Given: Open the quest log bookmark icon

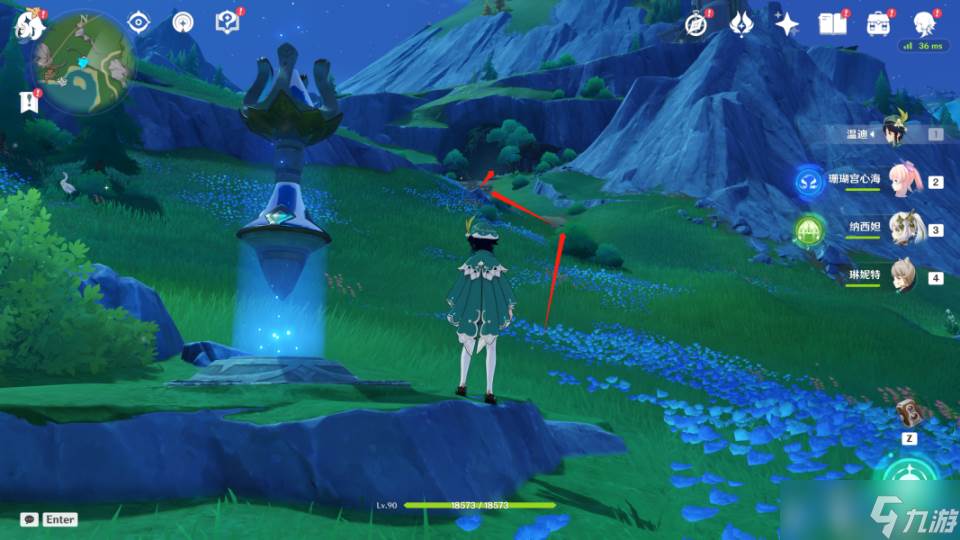Looking at the screenshot, I should (27, 101).
